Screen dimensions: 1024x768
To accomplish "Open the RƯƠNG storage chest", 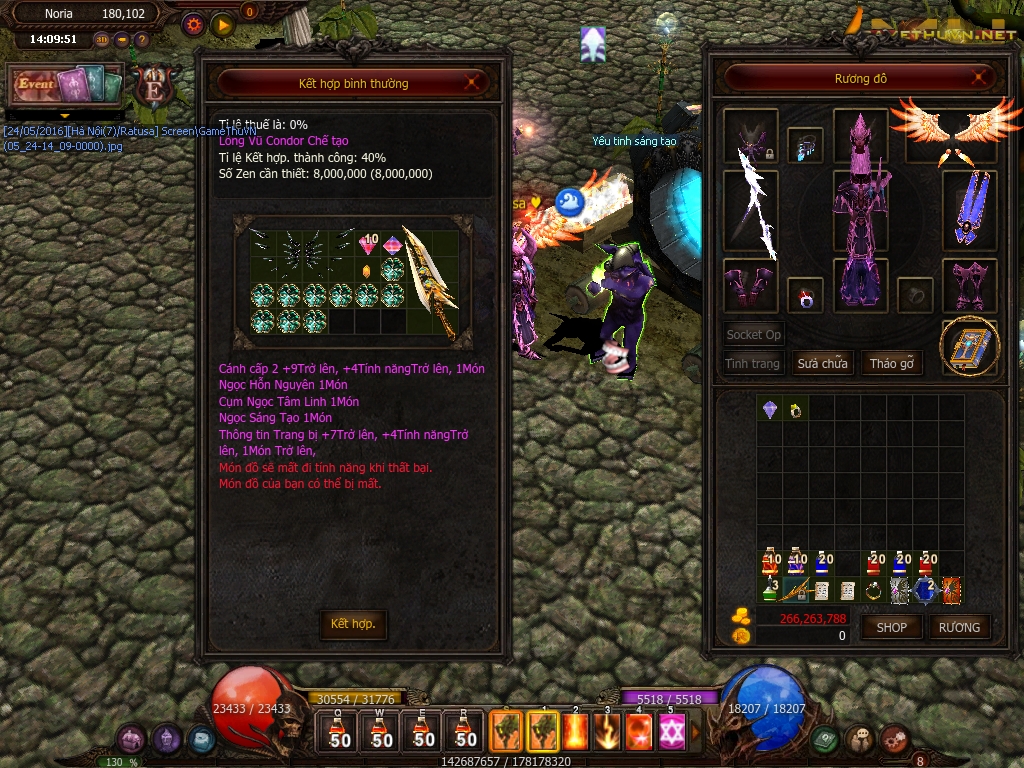I will (960, 627).
